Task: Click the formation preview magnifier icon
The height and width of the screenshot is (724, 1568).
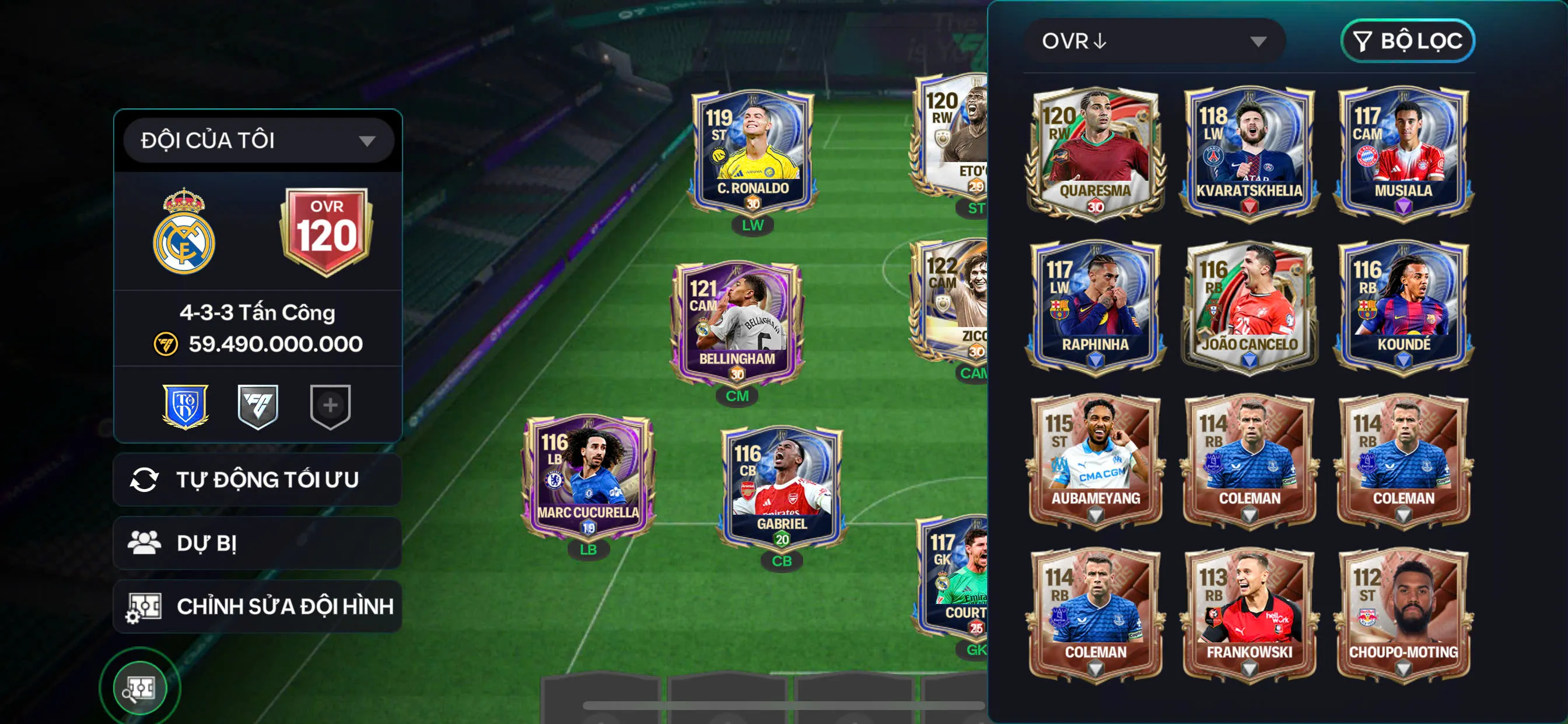Action: tap(140, 688)
